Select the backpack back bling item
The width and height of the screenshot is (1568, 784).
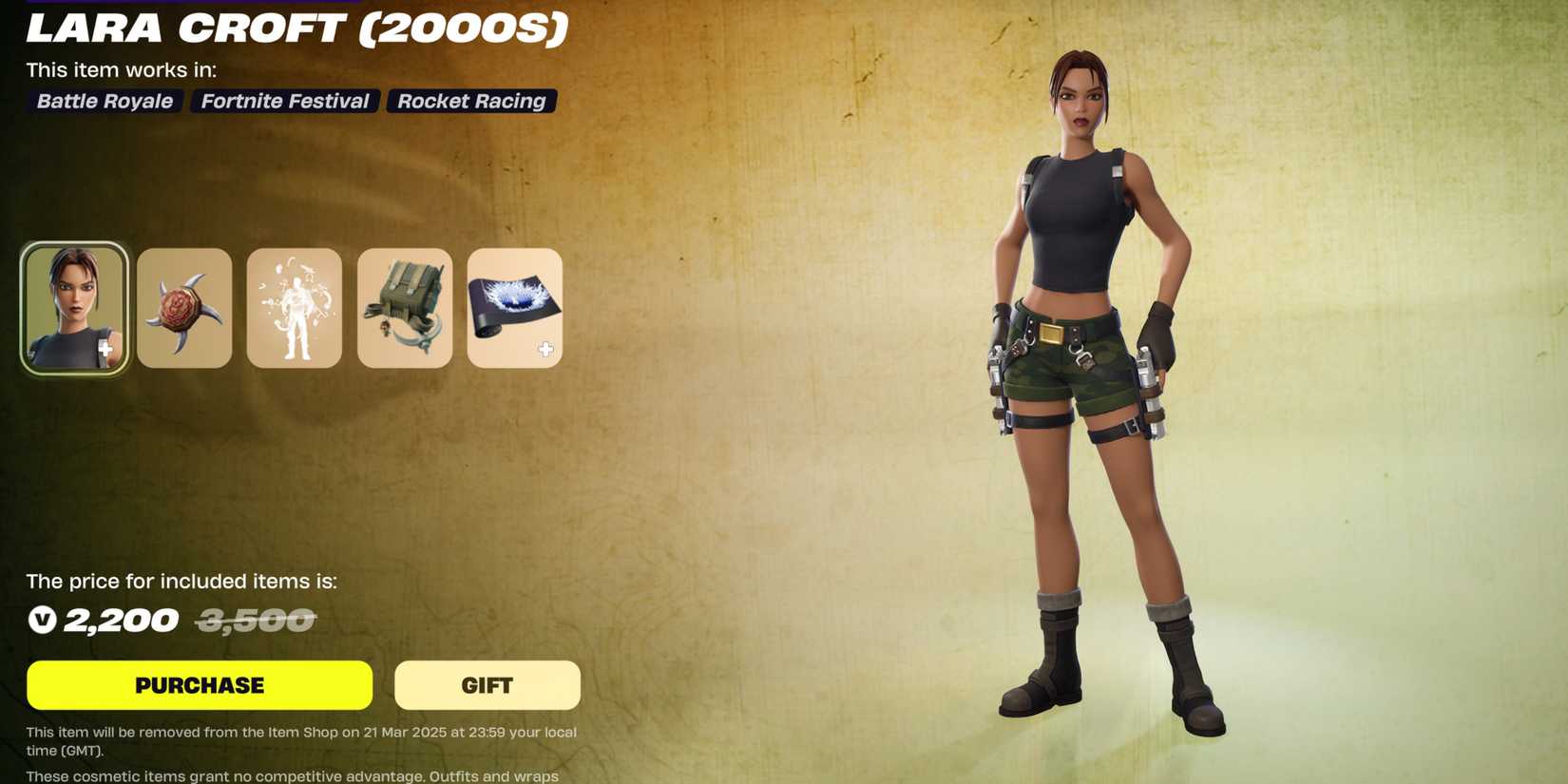click(x=405, y=308)
